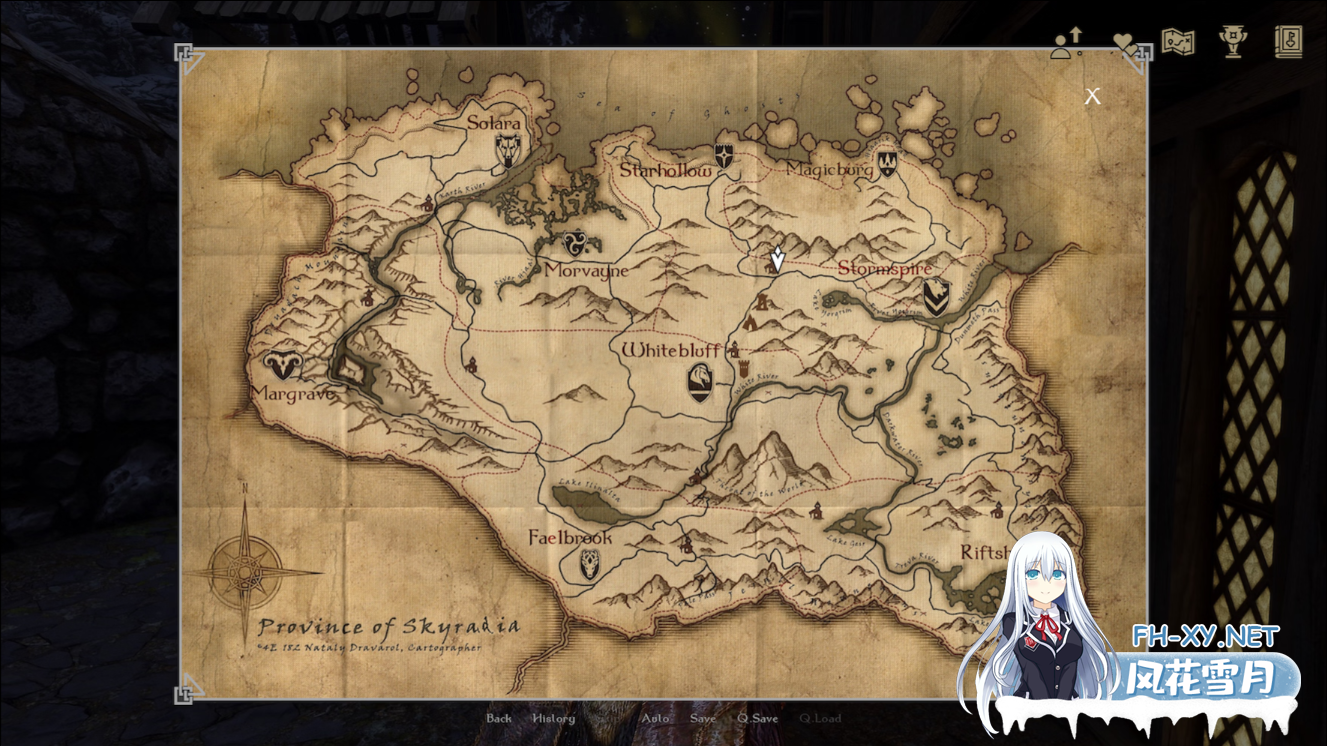Screen dimensions: 1327x746
Task: Click the Stormspire crest icon
Action: click(934, 296)
